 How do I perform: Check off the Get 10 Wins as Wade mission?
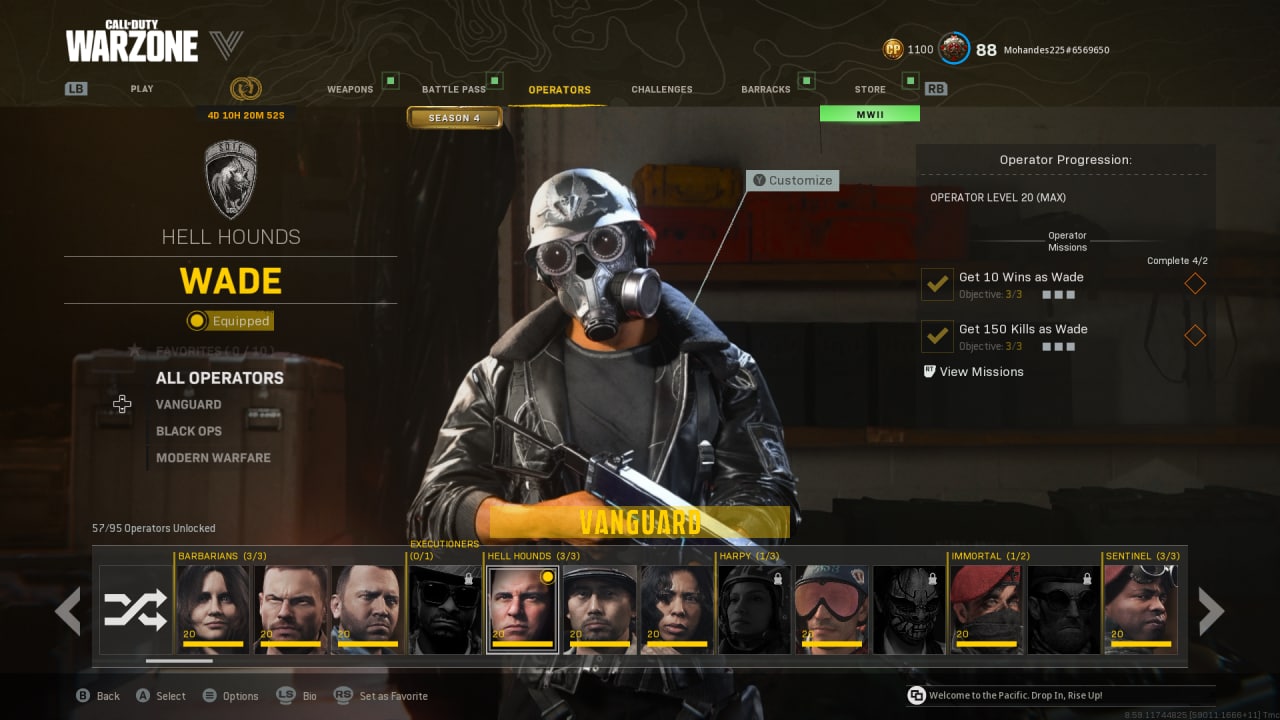click(936, 284)
